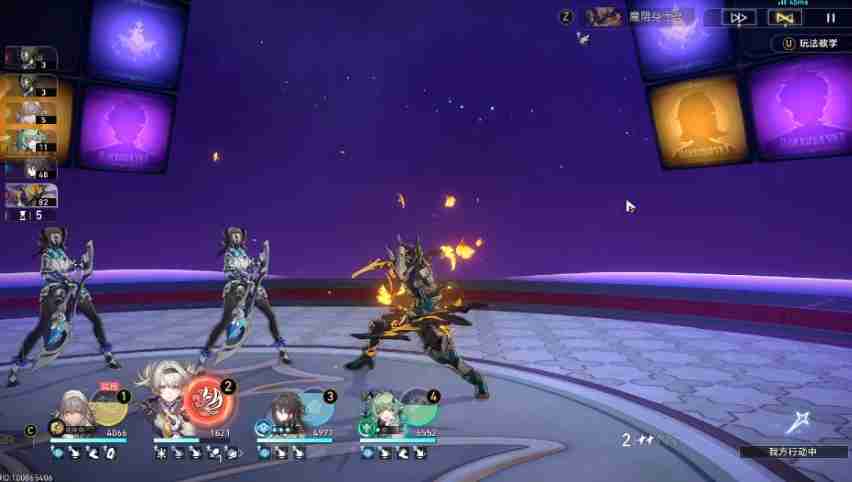The width and height of the screenshot is (852, 482).
Task: Select the green-haired turn order entry showing 11
Action: 30,142
